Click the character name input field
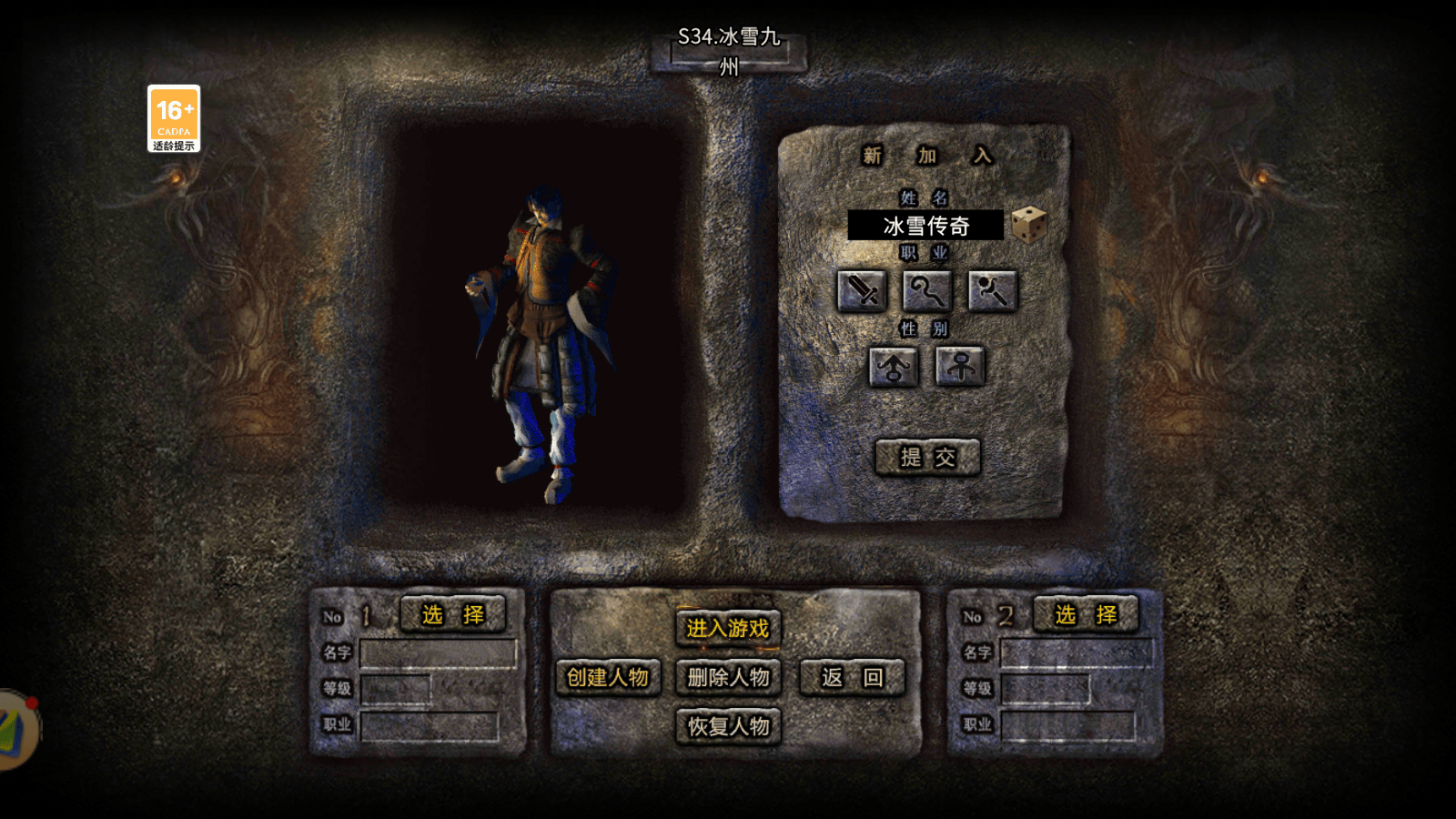Viewport: 1456px width, 819px height. point(925,226)
